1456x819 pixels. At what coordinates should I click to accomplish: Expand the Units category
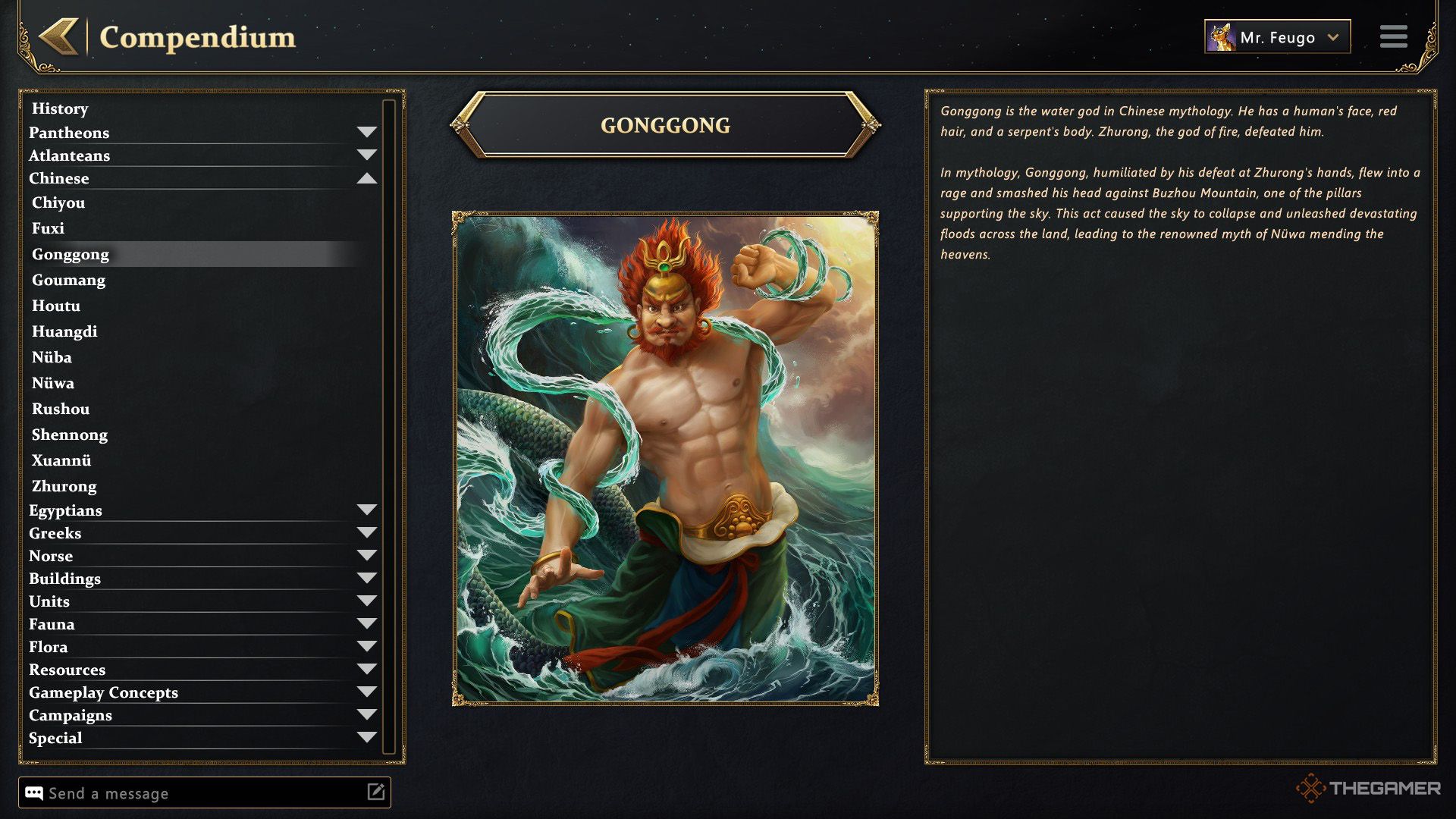point(366,601)
